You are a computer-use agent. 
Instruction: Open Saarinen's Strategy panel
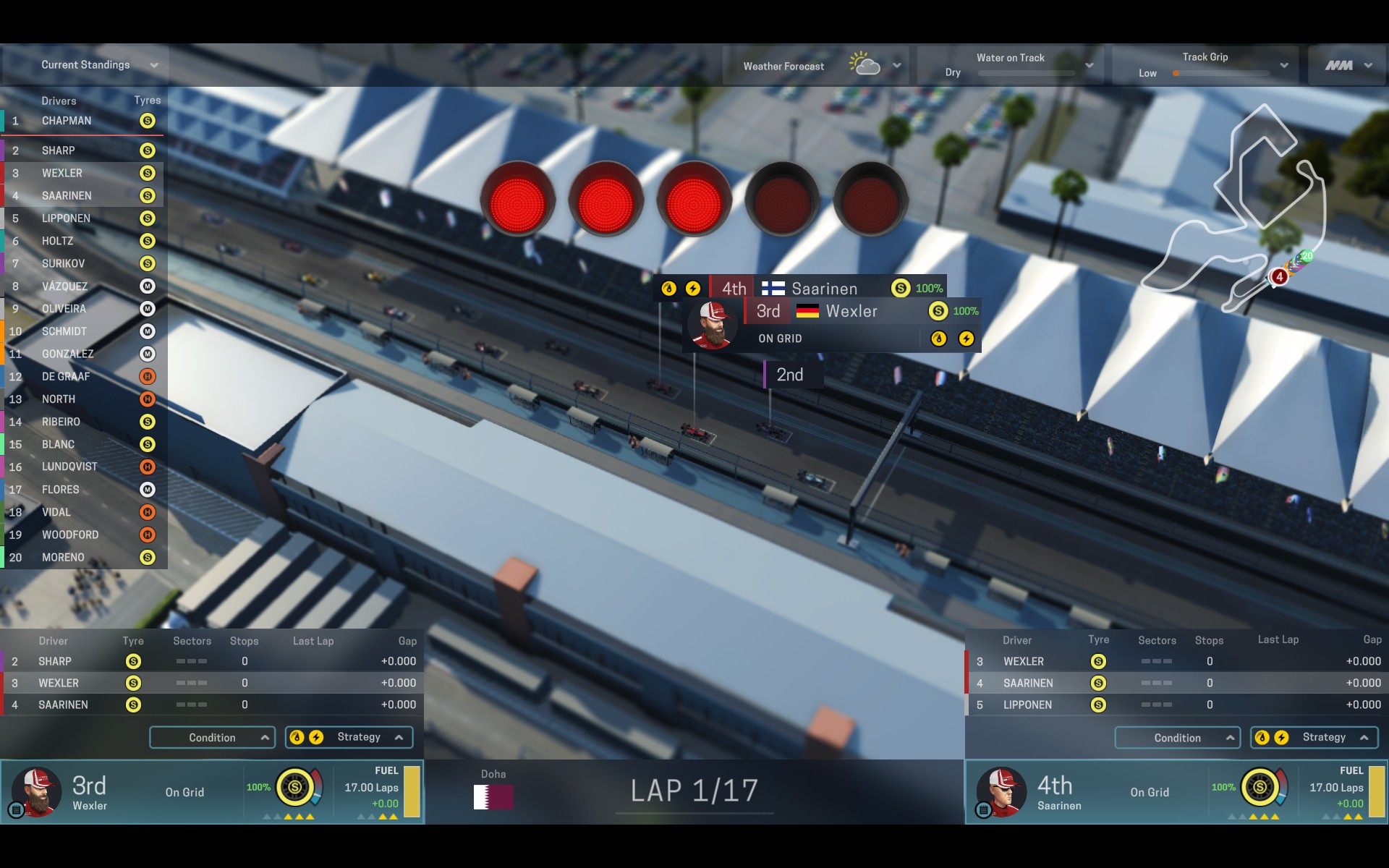point(1314,738)
